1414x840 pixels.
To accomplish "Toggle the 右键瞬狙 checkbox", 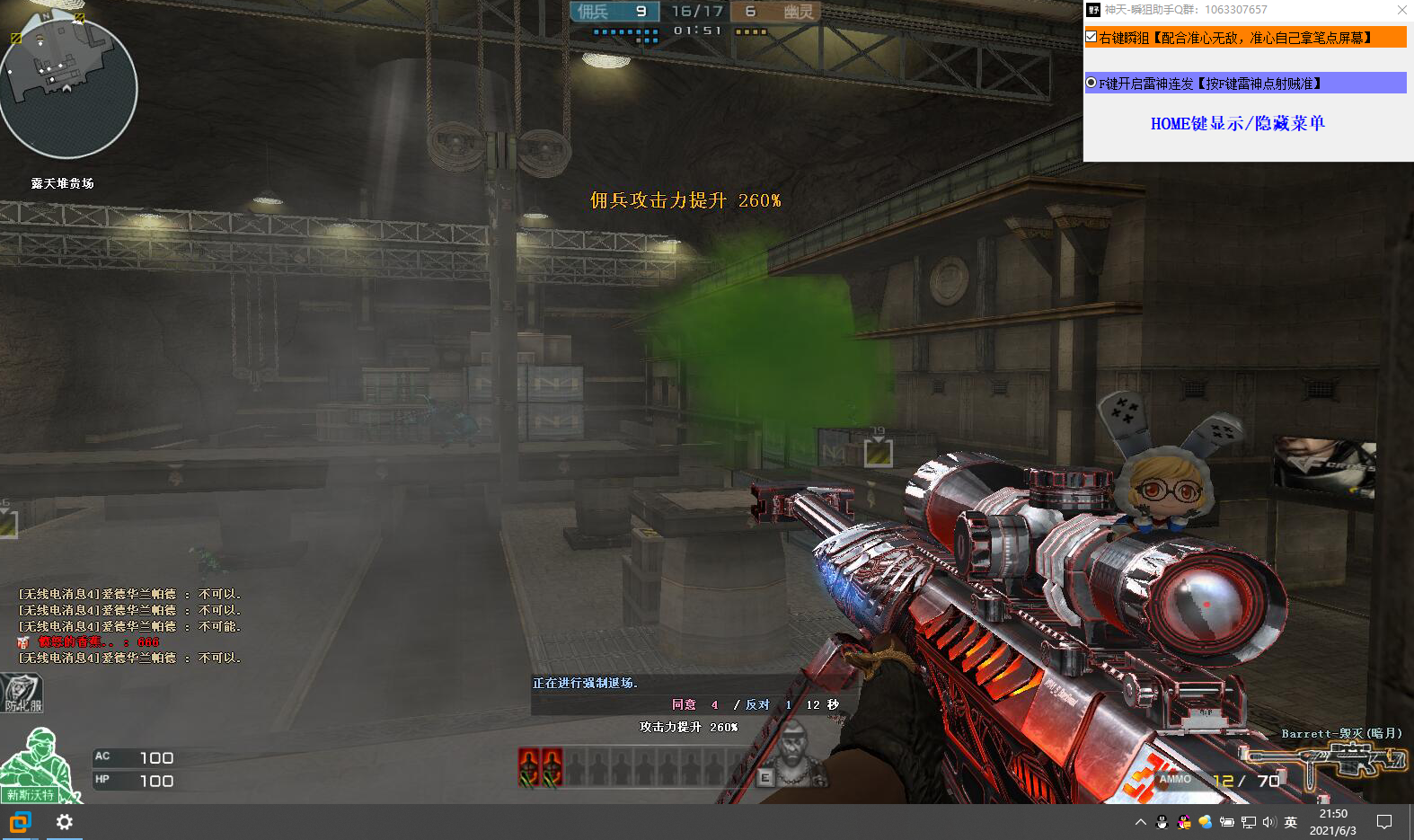I will point(1091,38).
